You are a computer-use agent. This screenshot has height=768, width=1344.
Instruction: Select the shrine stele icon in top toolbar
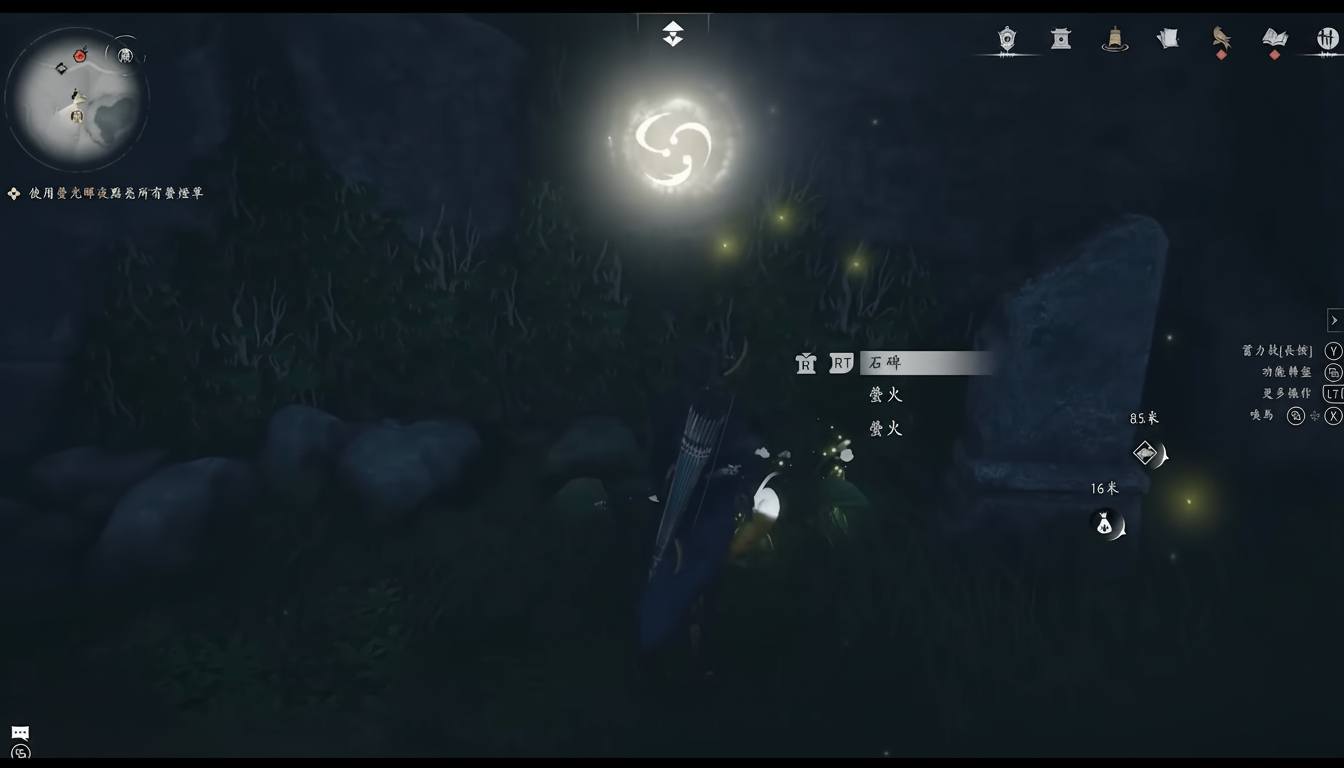1060,39
